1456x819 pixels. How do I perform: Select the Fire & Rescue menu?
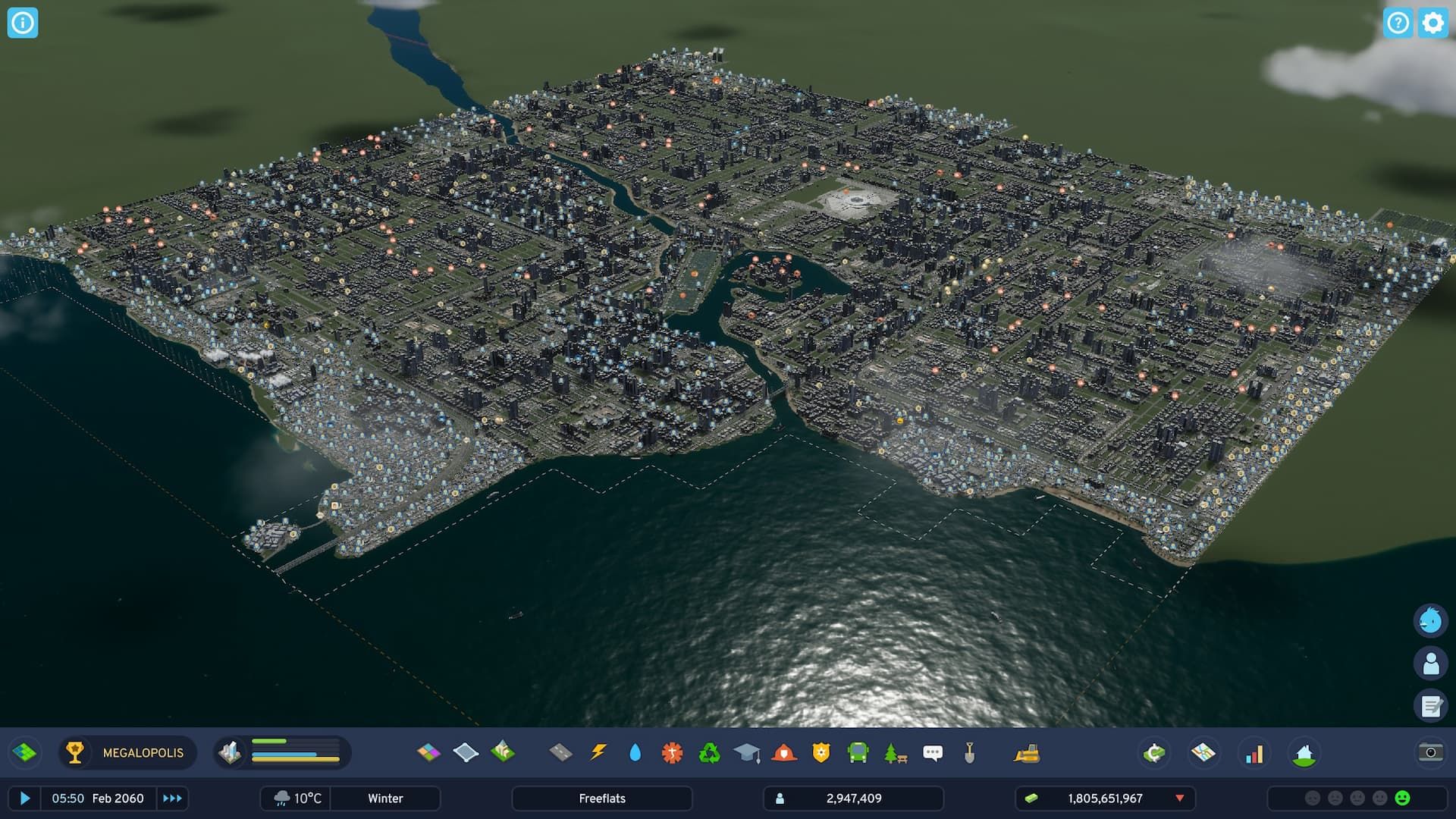(x=783, y=753)
